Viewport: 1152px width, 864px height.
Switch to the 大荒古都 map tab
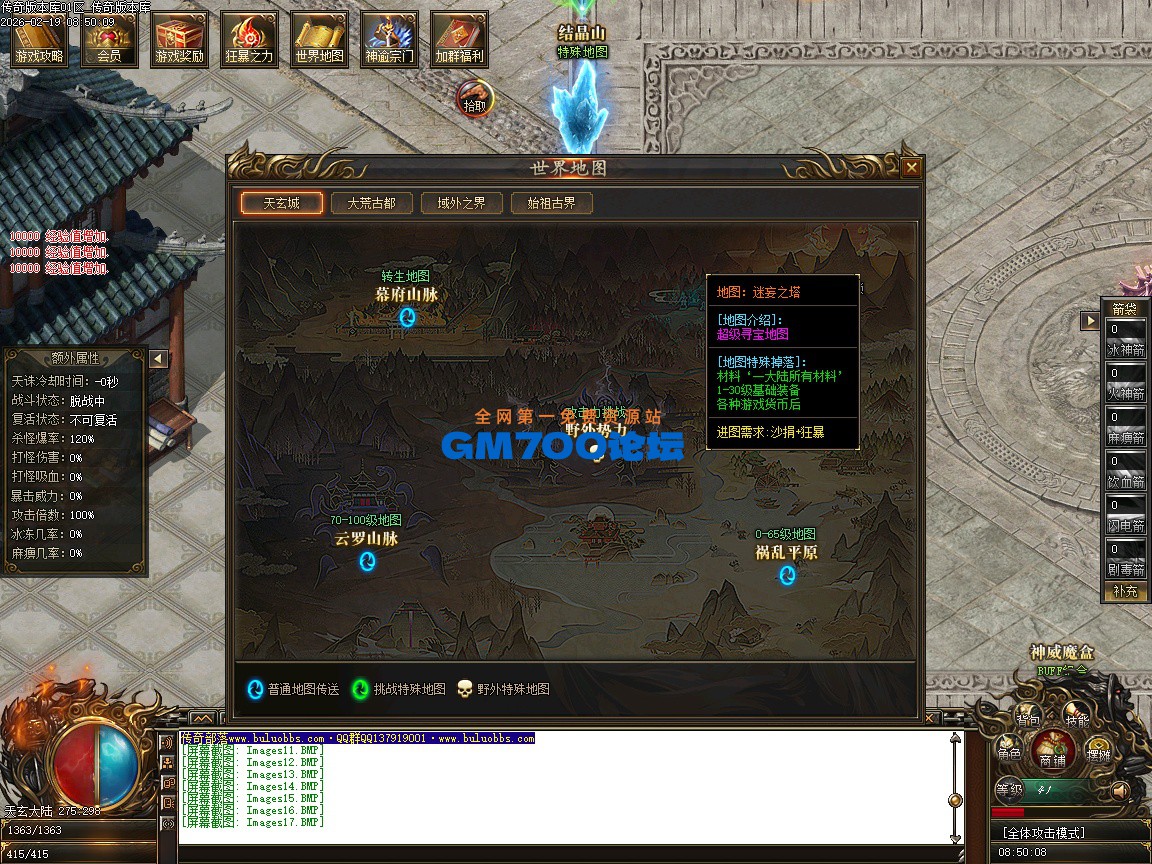[371, 203]
